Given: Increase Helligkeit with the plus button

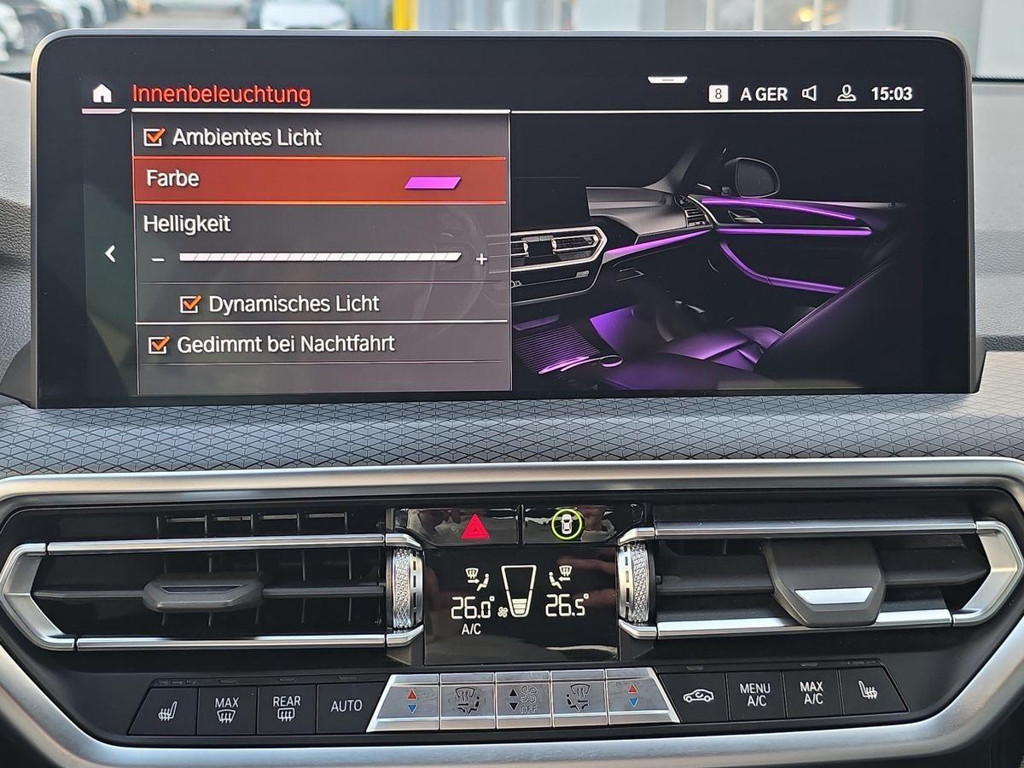Looking at the screenshot, I should pos(481,259).
